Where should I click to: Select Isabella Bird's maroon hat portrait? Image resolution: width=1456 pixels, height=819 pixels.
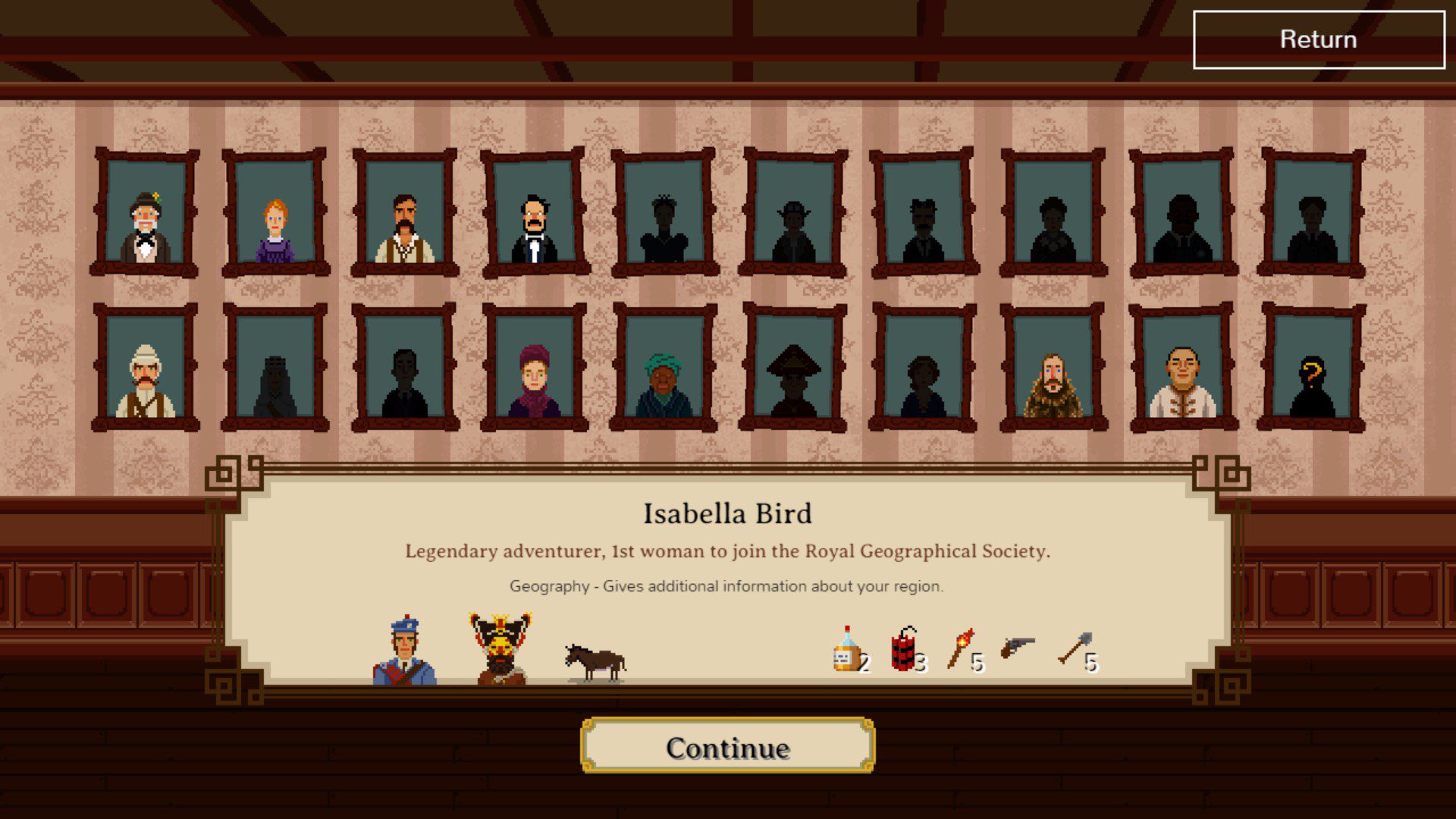click(x=535, y=369)
